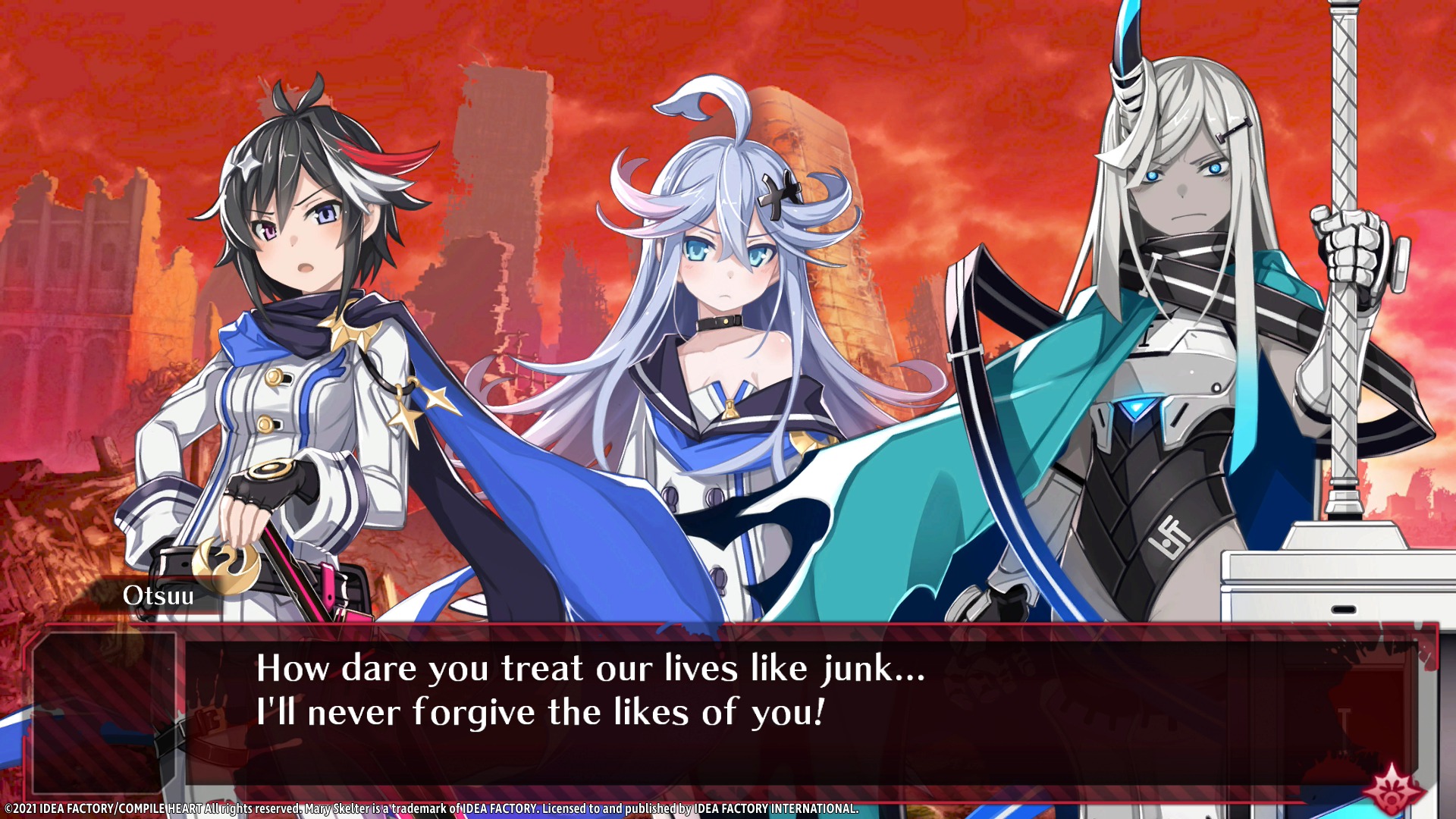Click the black choker on the middle character

(719, 322)
